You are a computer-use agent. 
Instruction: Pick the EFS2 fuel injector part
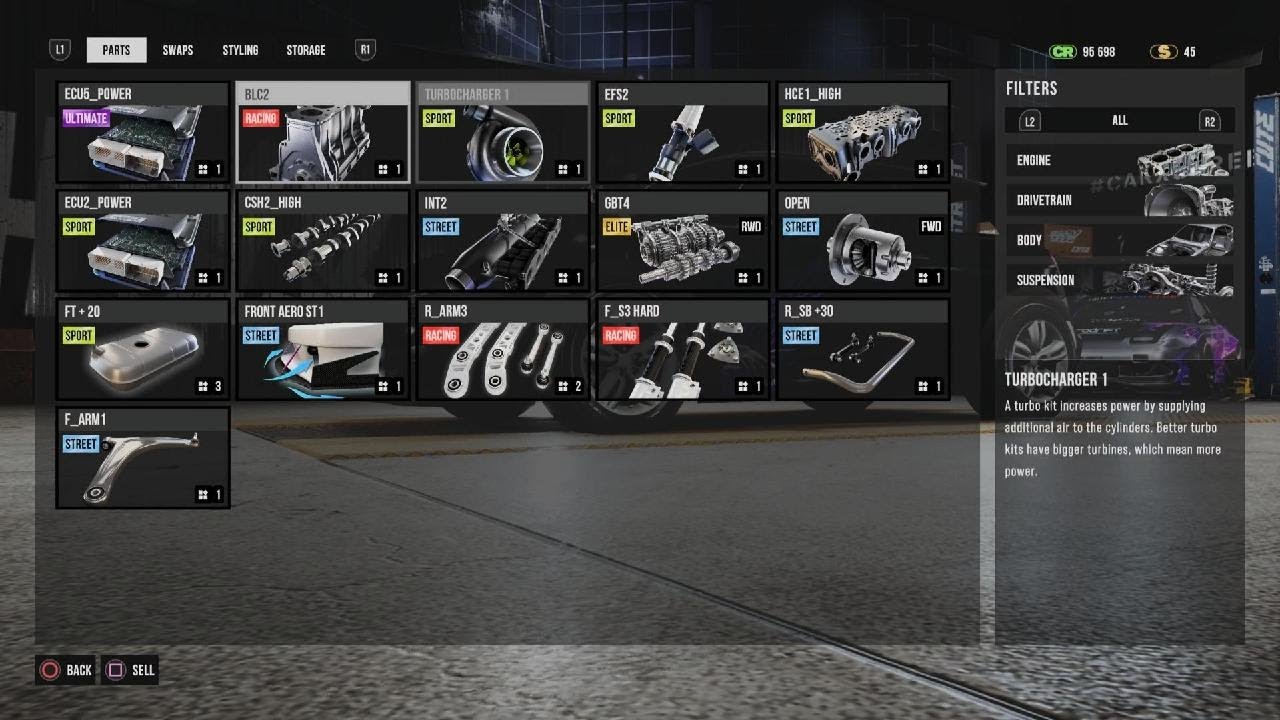tap(683, 133)
